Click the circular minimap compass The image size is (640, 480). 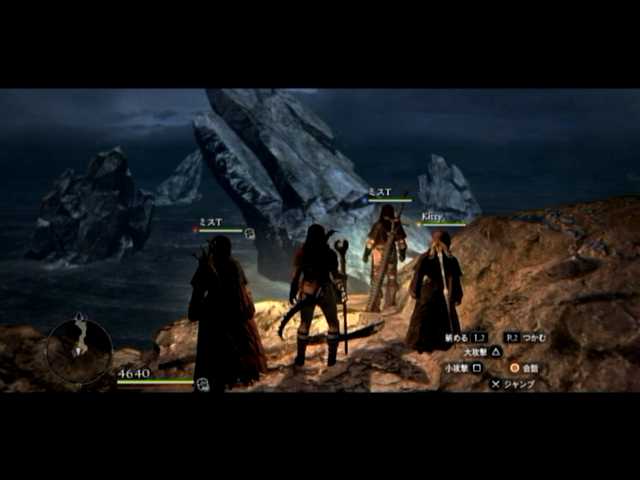click(x=79, y=350)
